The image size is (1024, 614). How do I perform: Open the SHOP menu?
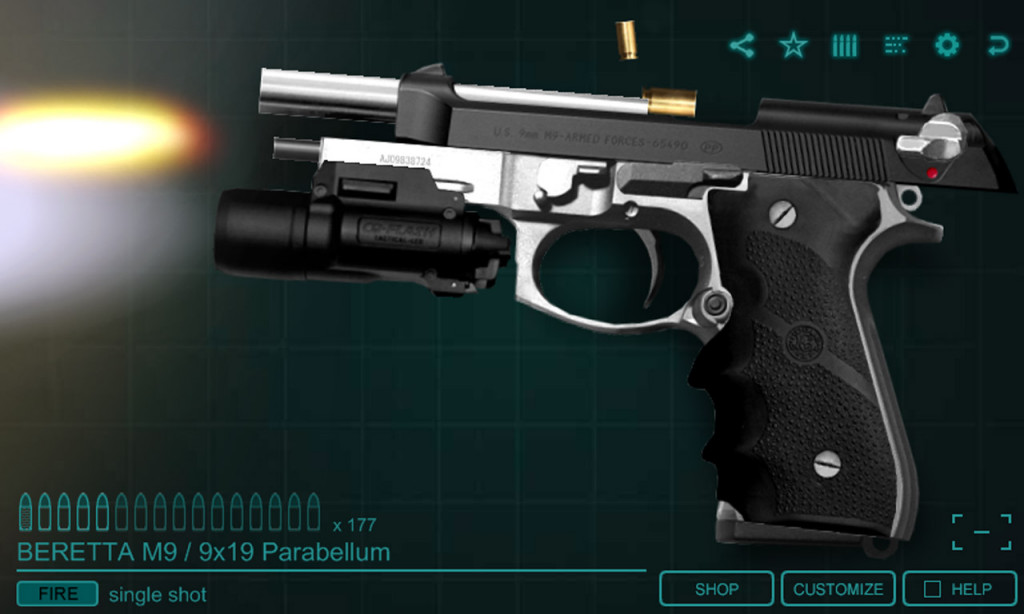tap(716, 589)
